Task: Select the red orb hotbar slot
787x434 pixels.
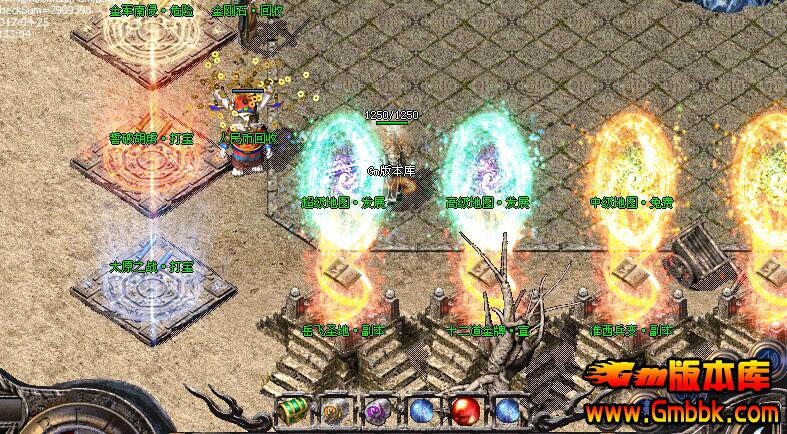Action: pyautogui.click(x=465, y=411)
